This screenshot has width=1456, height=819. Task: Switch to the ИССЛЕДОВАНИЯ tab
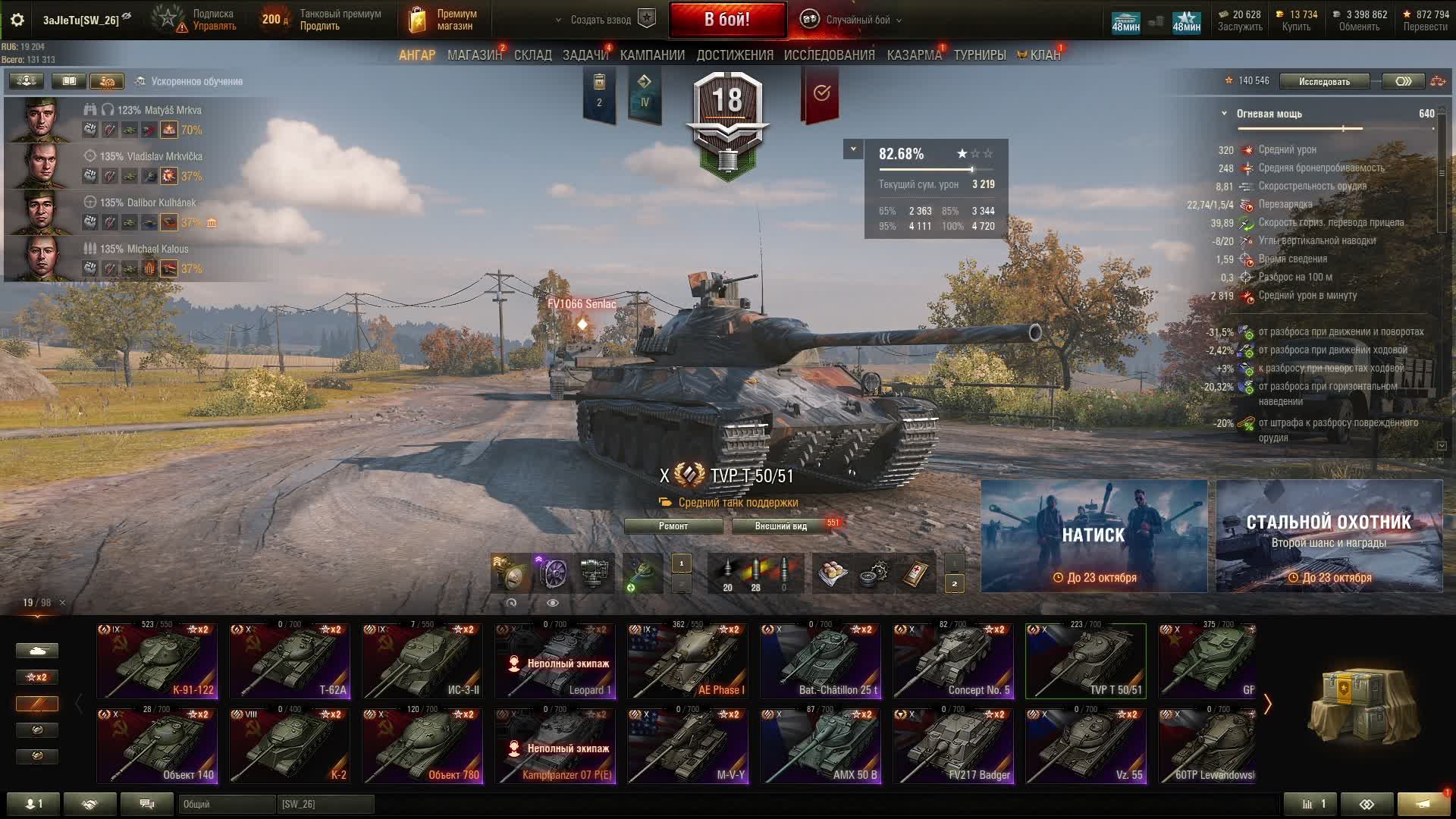click(x=829, y=55)
